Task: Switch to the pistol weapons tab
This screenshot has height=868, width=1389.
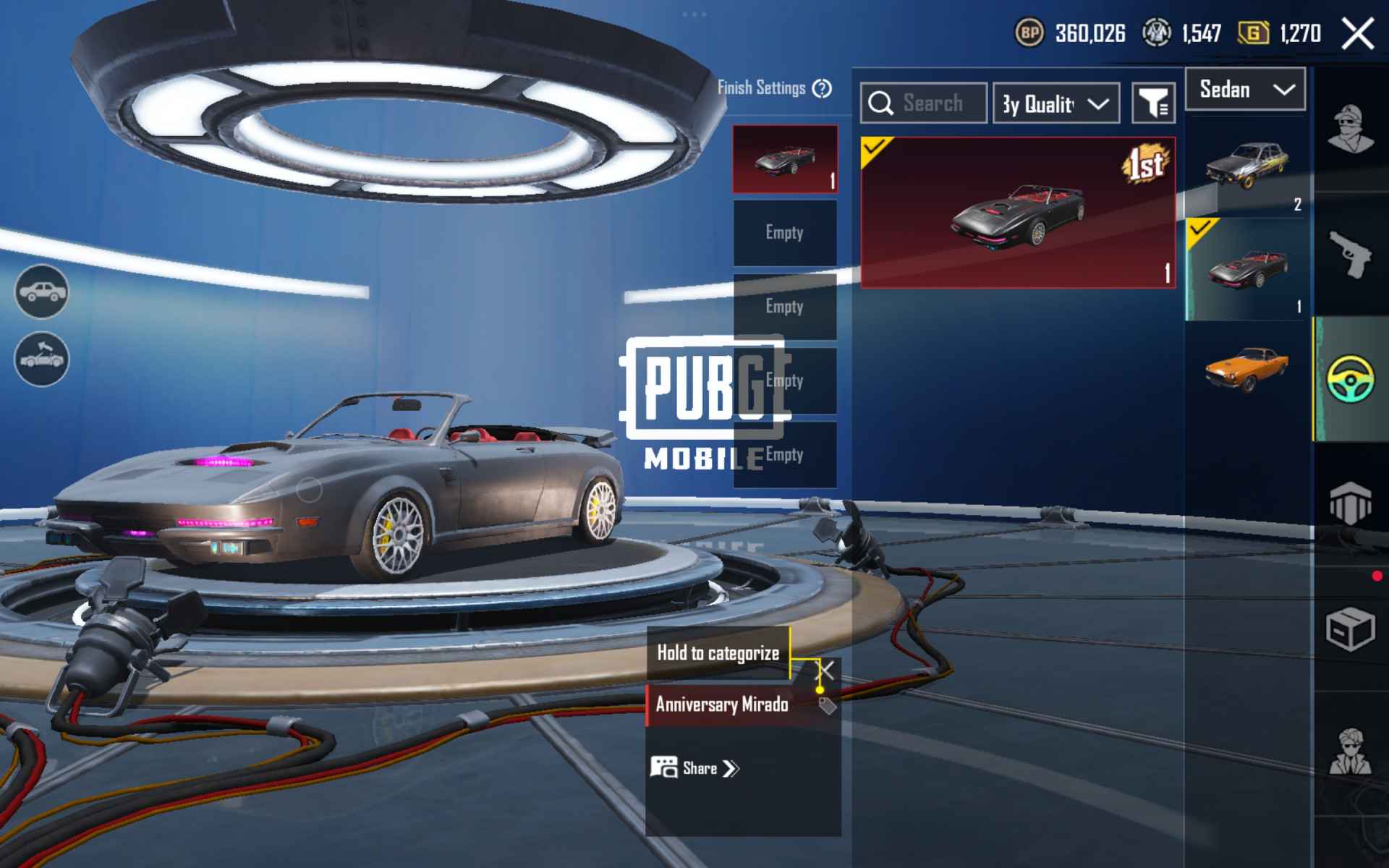Action: point(1351,255)
